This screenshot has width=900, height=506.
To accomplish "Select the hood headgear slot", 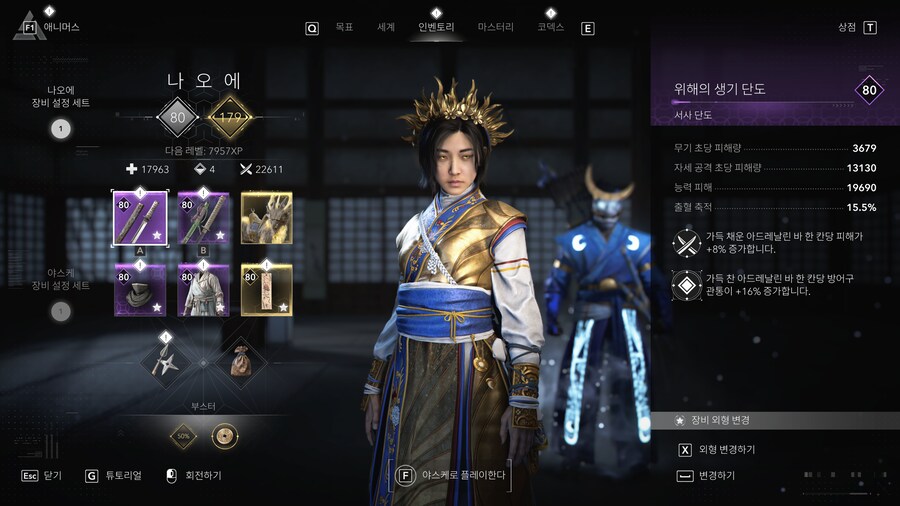I will [x=139, y=290].
